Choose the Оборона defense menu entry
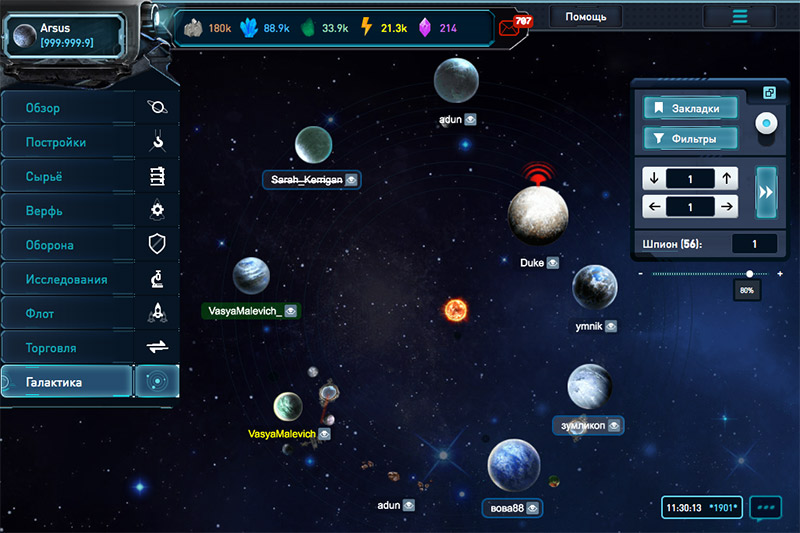This screenshot has height=533, width=800. tap(68, 245)
